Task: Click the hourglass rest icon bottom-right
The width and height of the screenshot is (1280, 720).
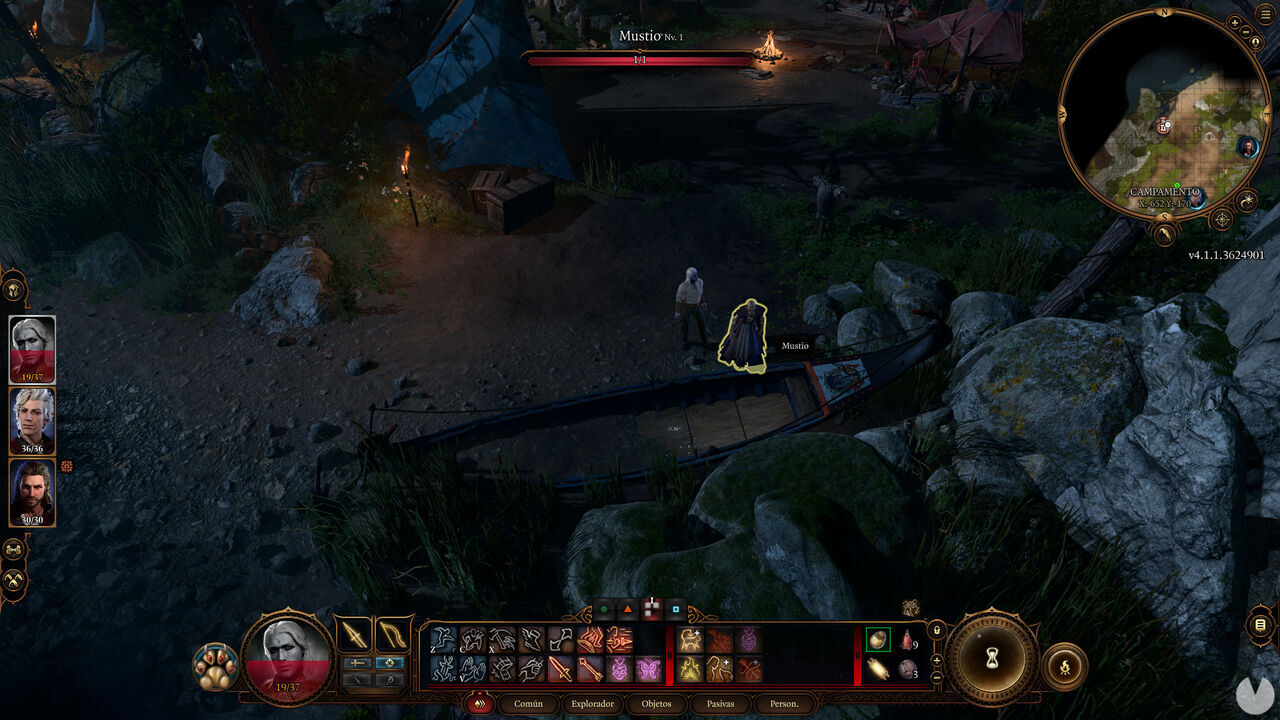Action: pos(990,660)
